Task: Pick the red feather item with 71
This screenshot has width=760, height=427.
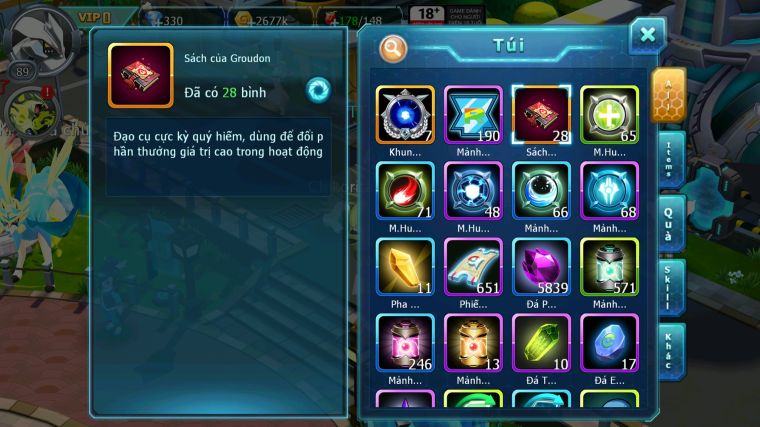Action: tap(405, 190)
